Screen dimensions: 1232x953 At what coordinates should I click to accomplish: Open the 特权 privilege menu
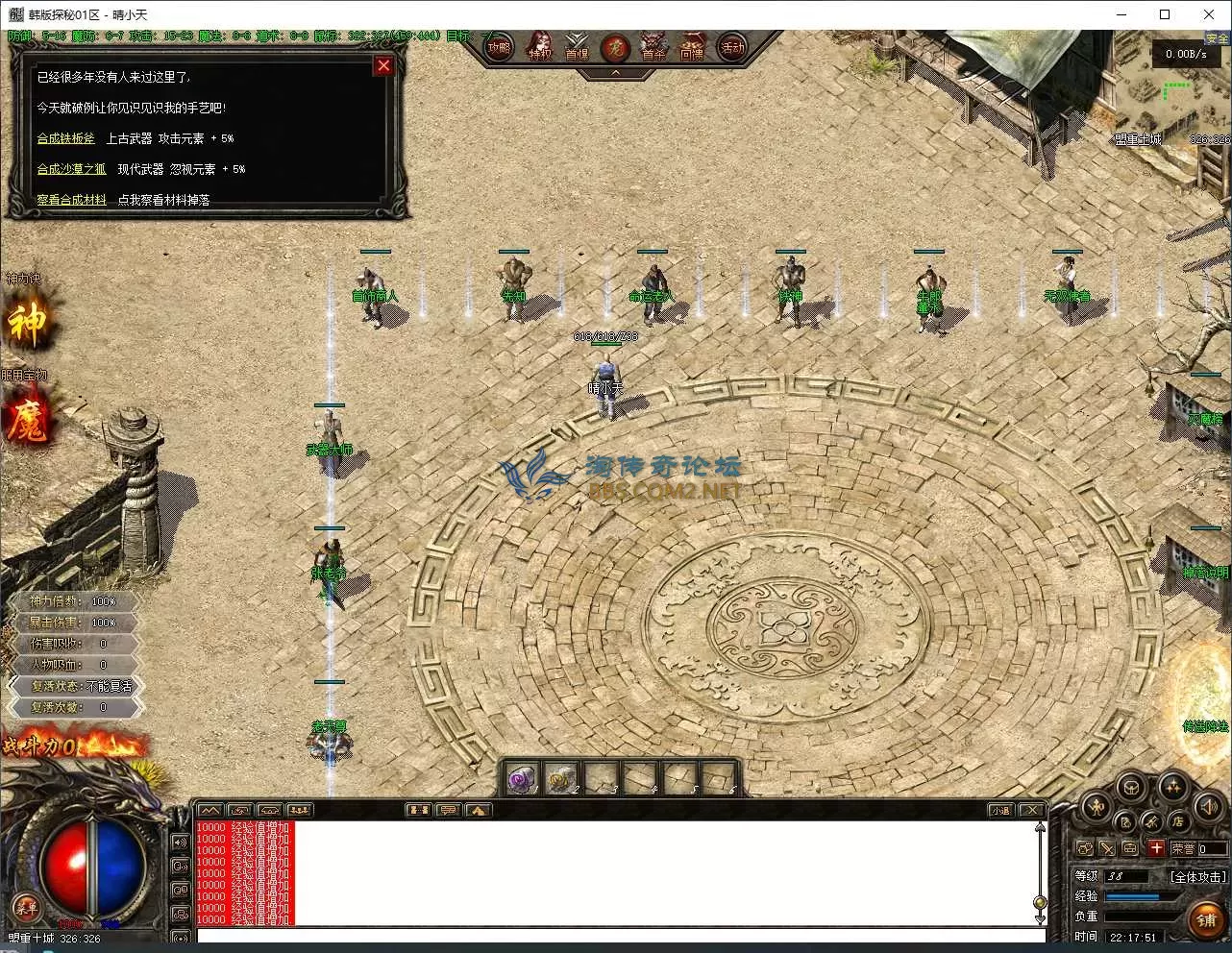(x=540, y=47)
